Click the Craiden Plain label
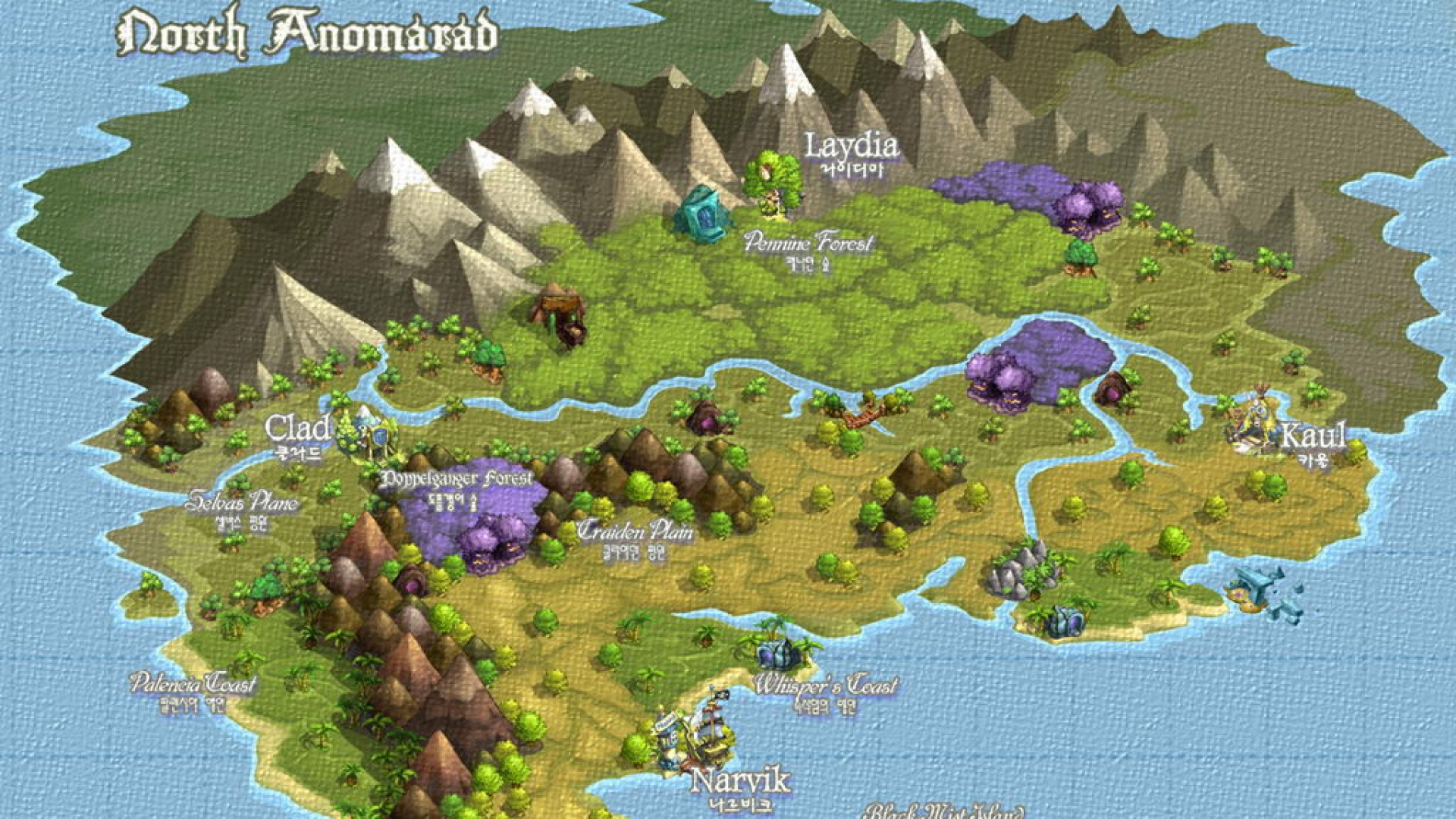Viewport: 1456px width, 819px height. pyautogui.click(x=635, y=532)
